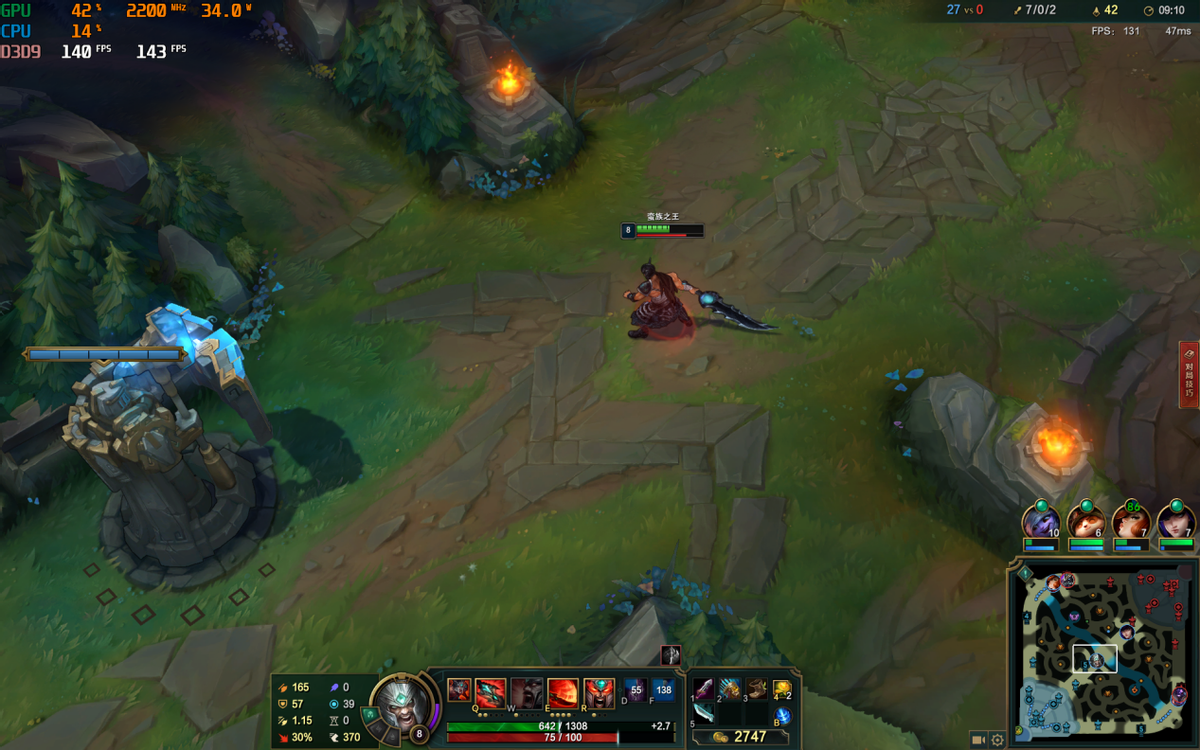
Task: Click the D summoner spell on cooldown
Action: (636, 690)
